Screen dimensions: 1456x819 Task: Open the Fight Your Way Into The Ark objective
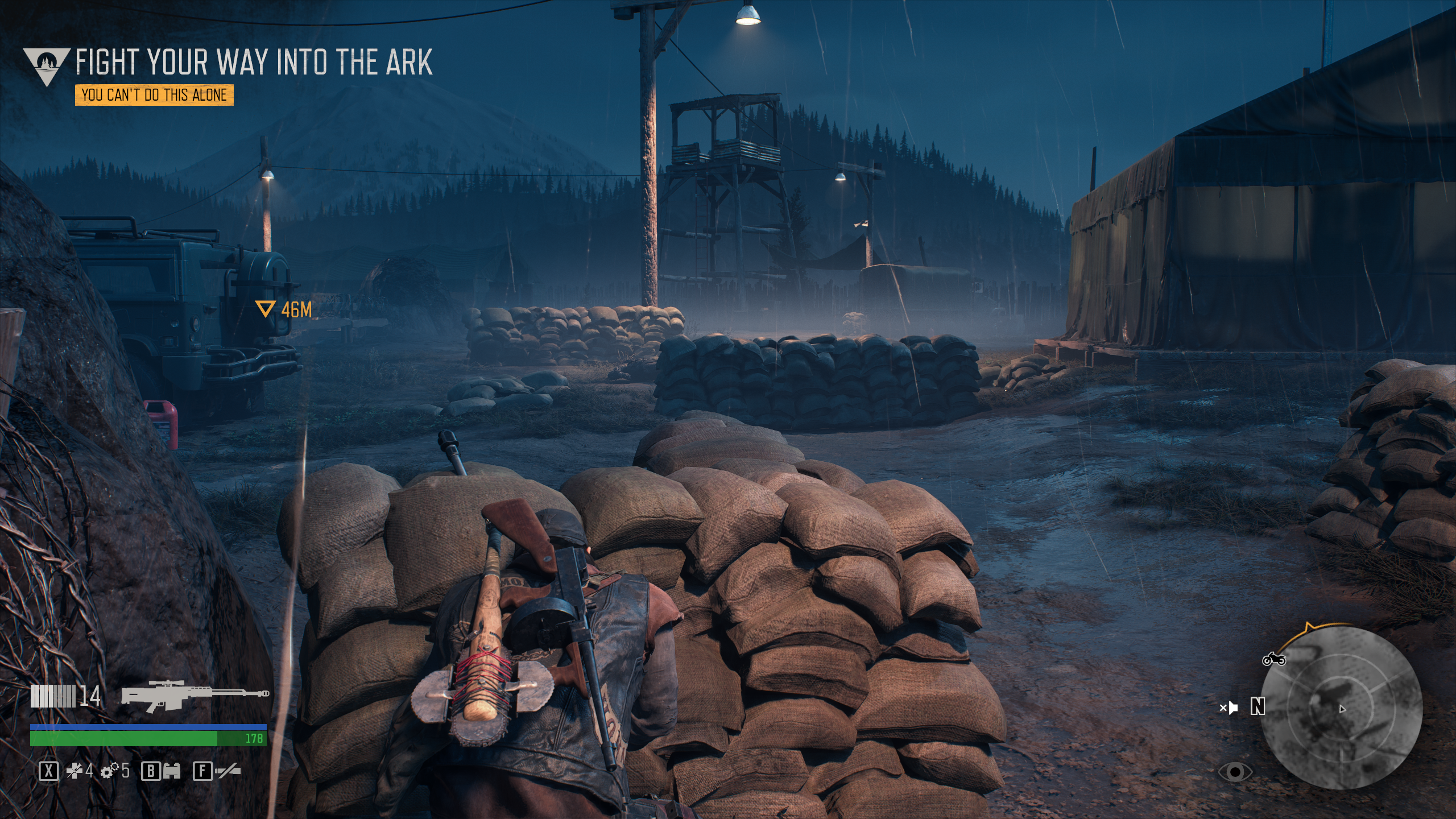[x=254, y=62]
